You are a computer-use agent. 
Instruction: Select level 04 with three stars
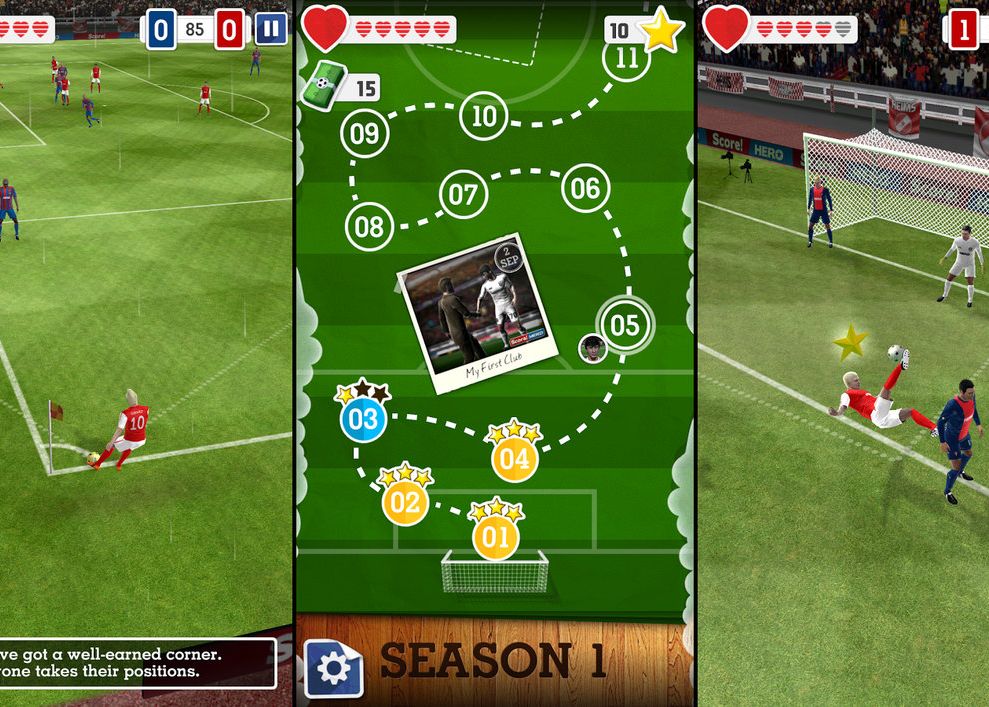pyautogui.click(x=514, y=459)
